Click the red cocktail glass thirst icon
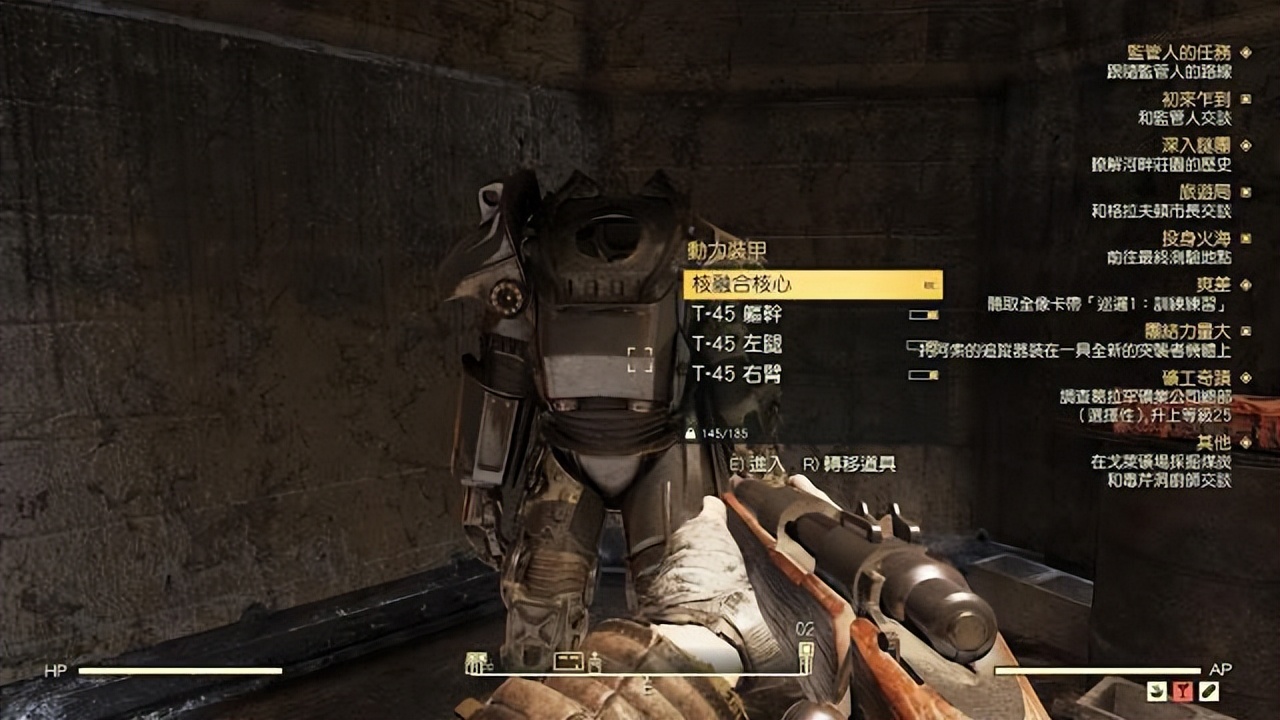 (x=1183, y=690)
